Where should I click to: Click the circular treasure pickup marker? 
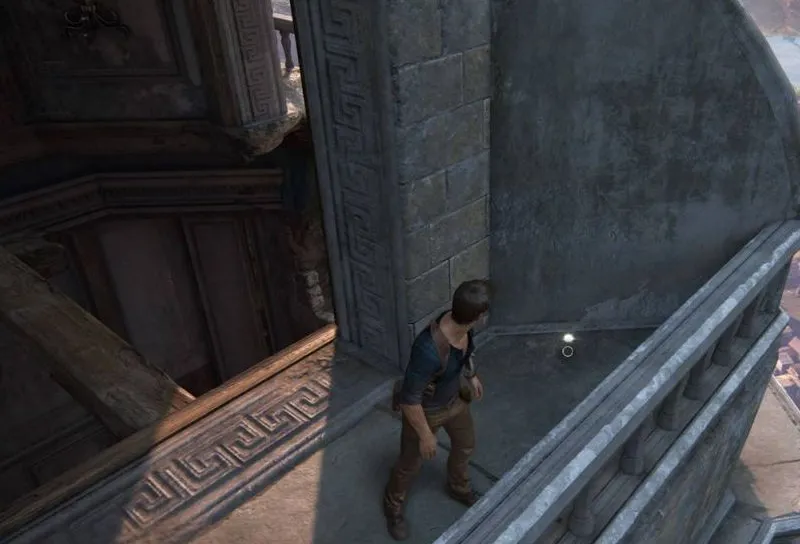[x=568, y=350]
